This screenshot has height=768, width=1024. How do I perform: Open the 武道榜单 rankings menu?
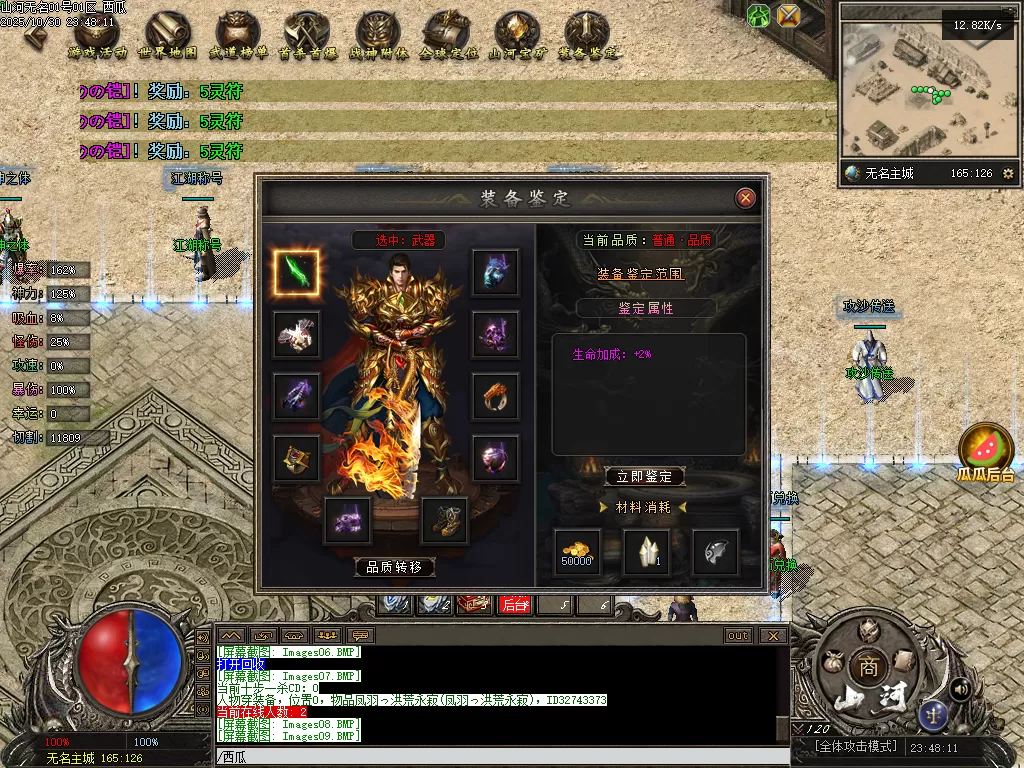(239, 37)
